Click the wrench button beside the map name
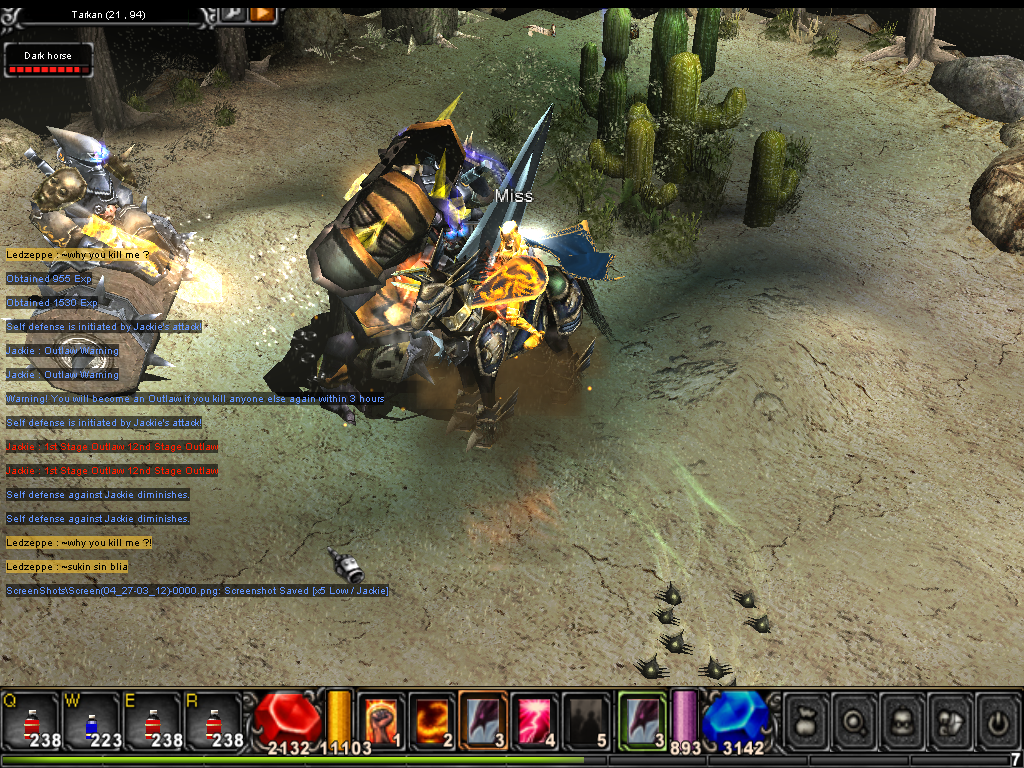 point(232,14)
